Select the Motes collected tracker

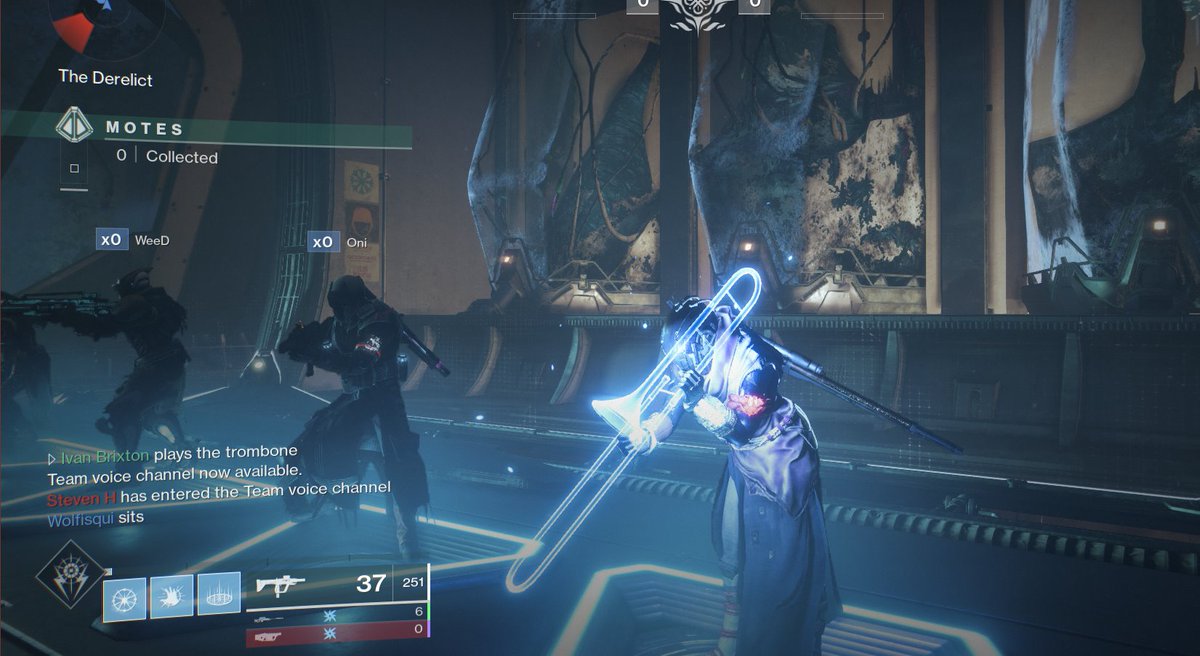[160, 142]
